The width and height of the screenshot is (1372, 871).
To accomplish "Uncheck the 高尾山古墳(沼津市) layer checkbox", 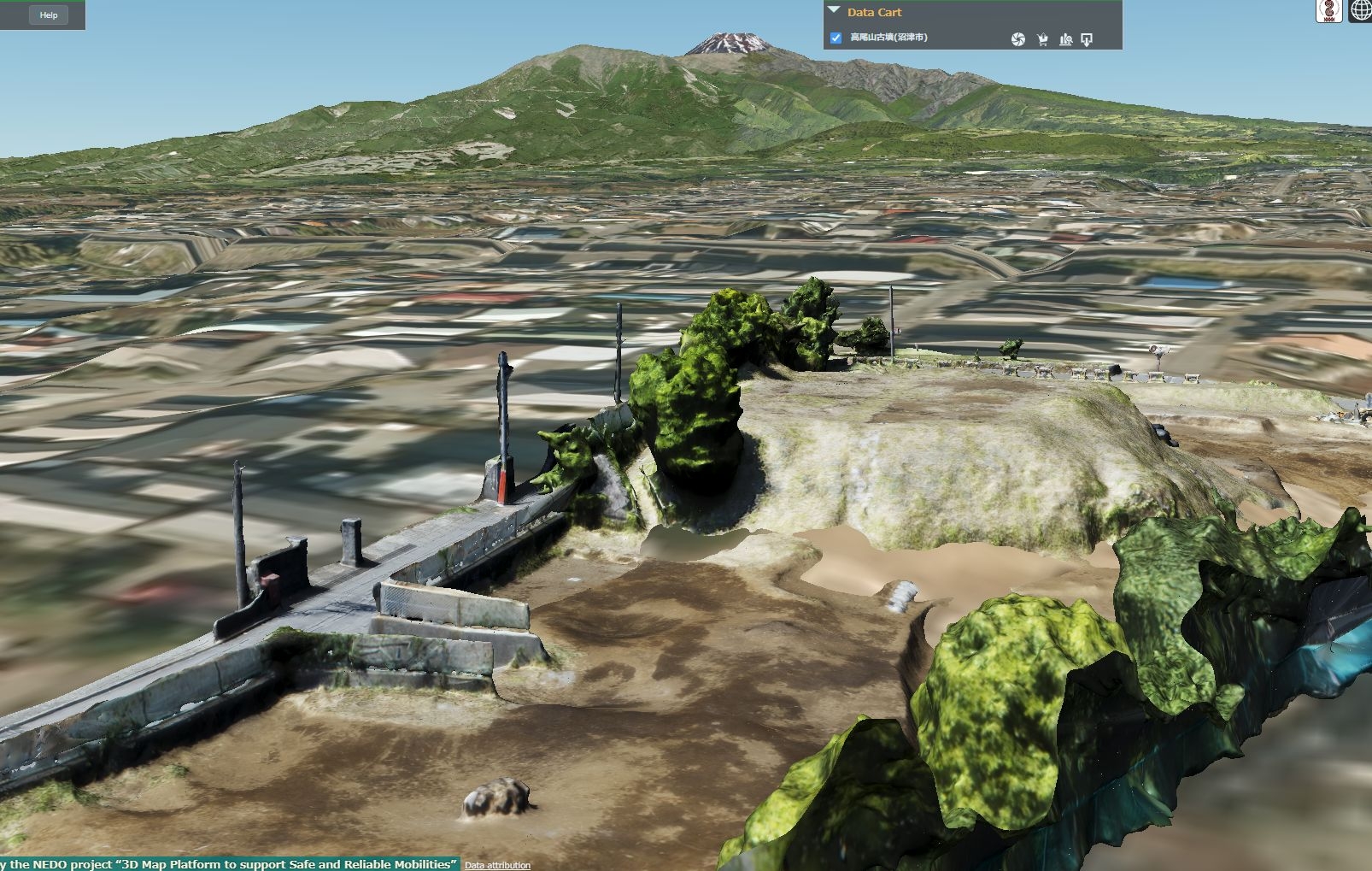I will pos(836,38).
